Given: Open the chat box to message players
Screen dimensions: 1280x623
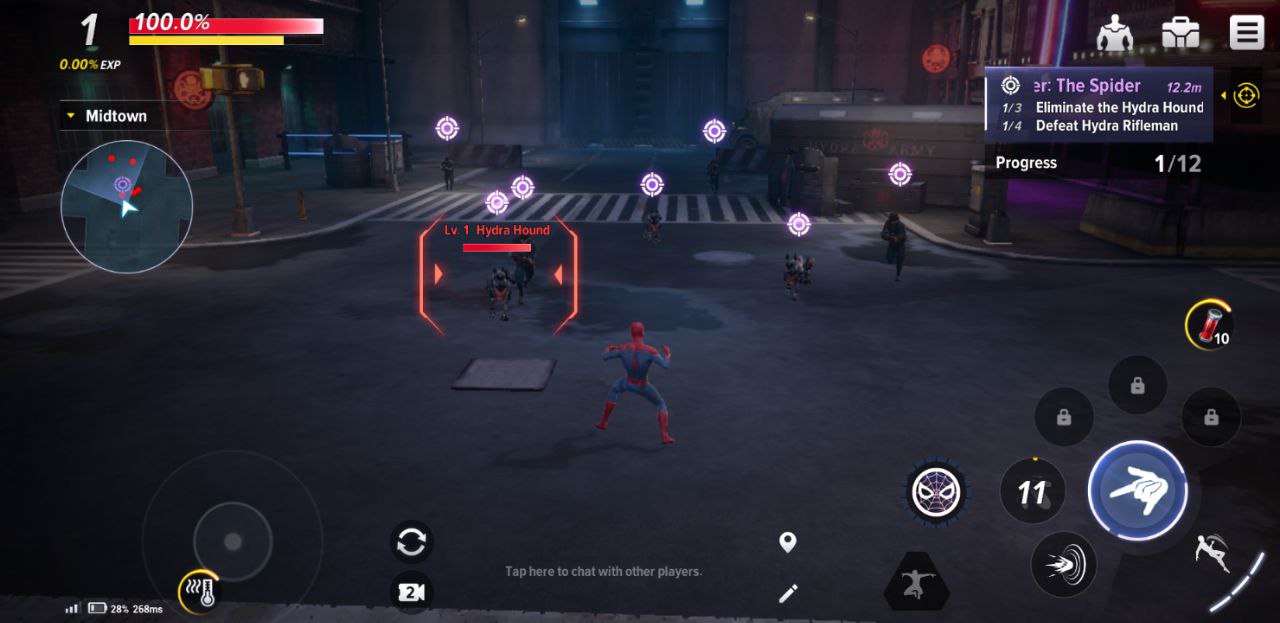Looking at the screenshot, I should click(603, 571).
